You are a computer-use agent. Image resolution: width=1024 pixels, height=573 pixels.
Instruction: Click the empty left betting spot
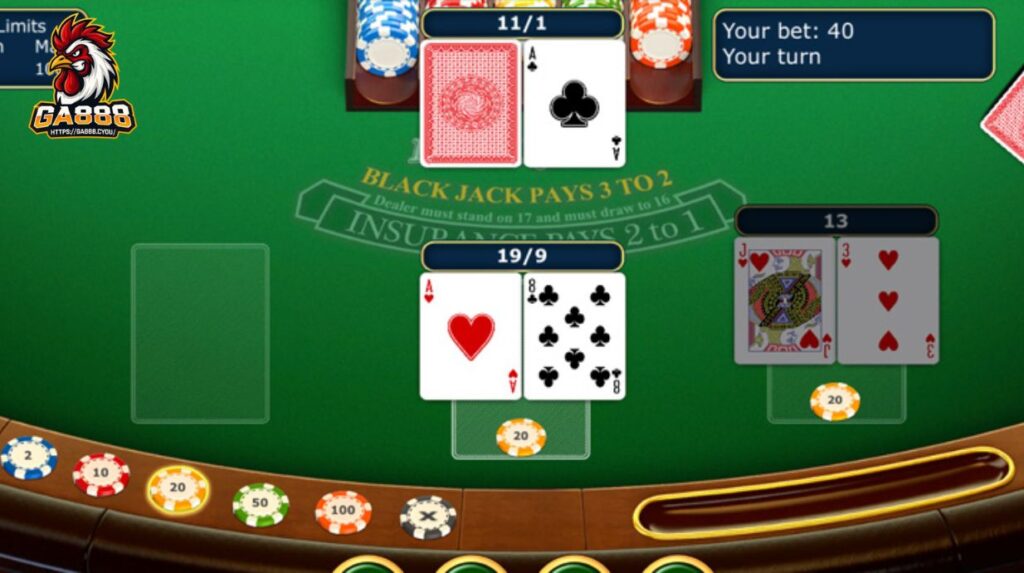click(200, 333)
